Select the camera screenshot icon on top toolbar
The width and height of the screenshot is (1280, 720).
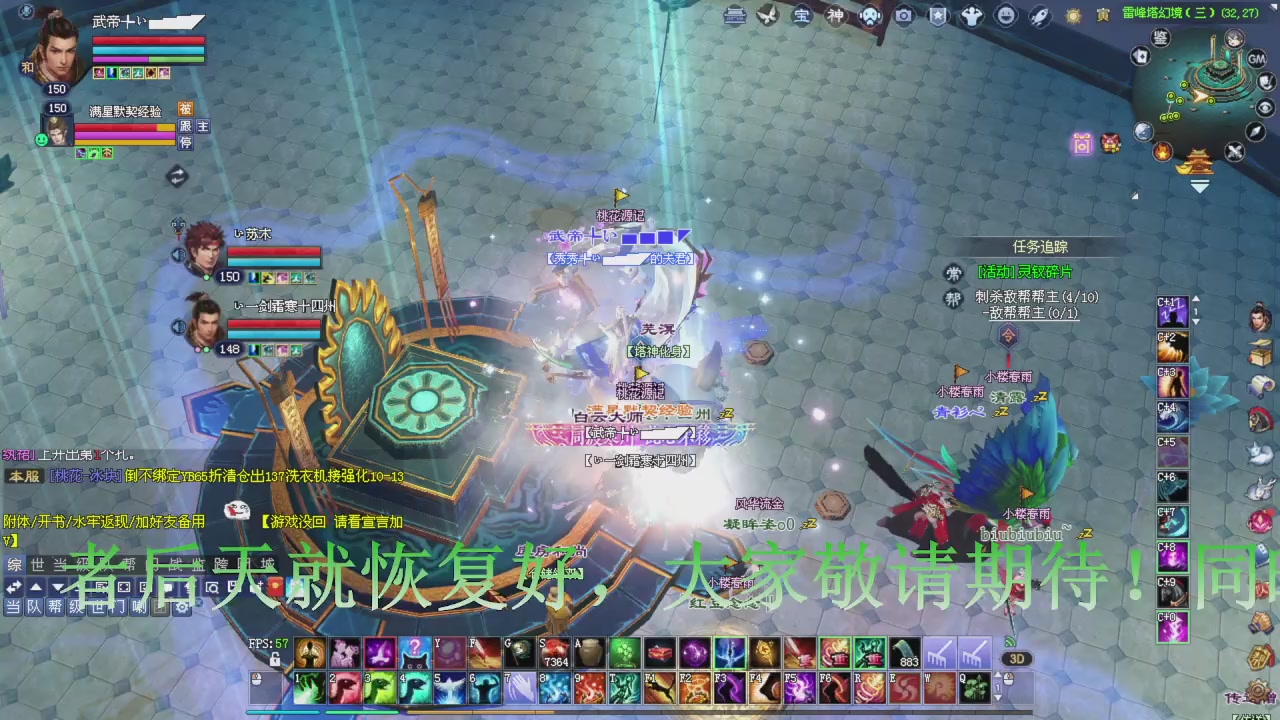(x=902, y=17)
